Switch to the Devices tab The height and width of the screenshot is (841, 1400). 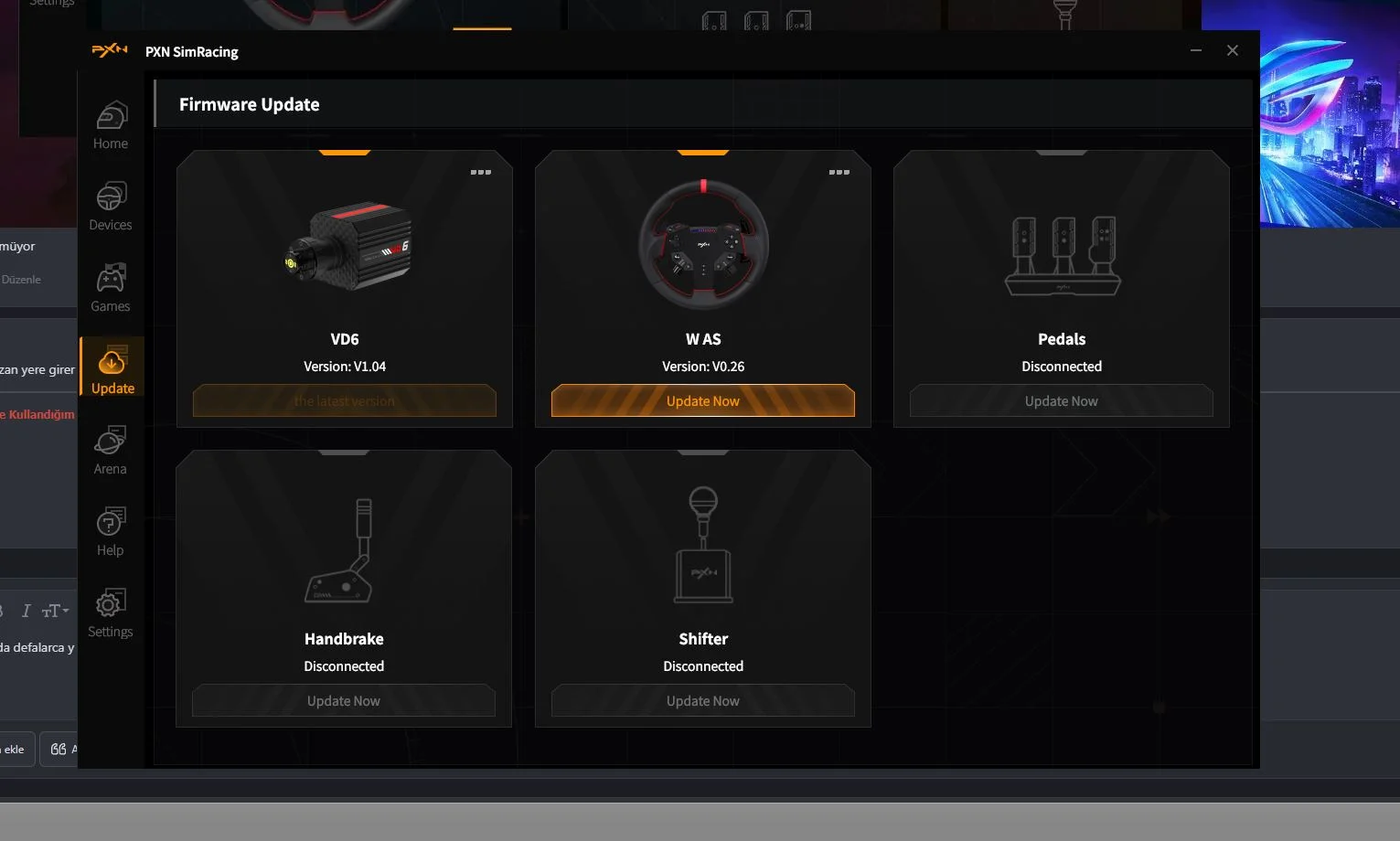tap(111, 207)
